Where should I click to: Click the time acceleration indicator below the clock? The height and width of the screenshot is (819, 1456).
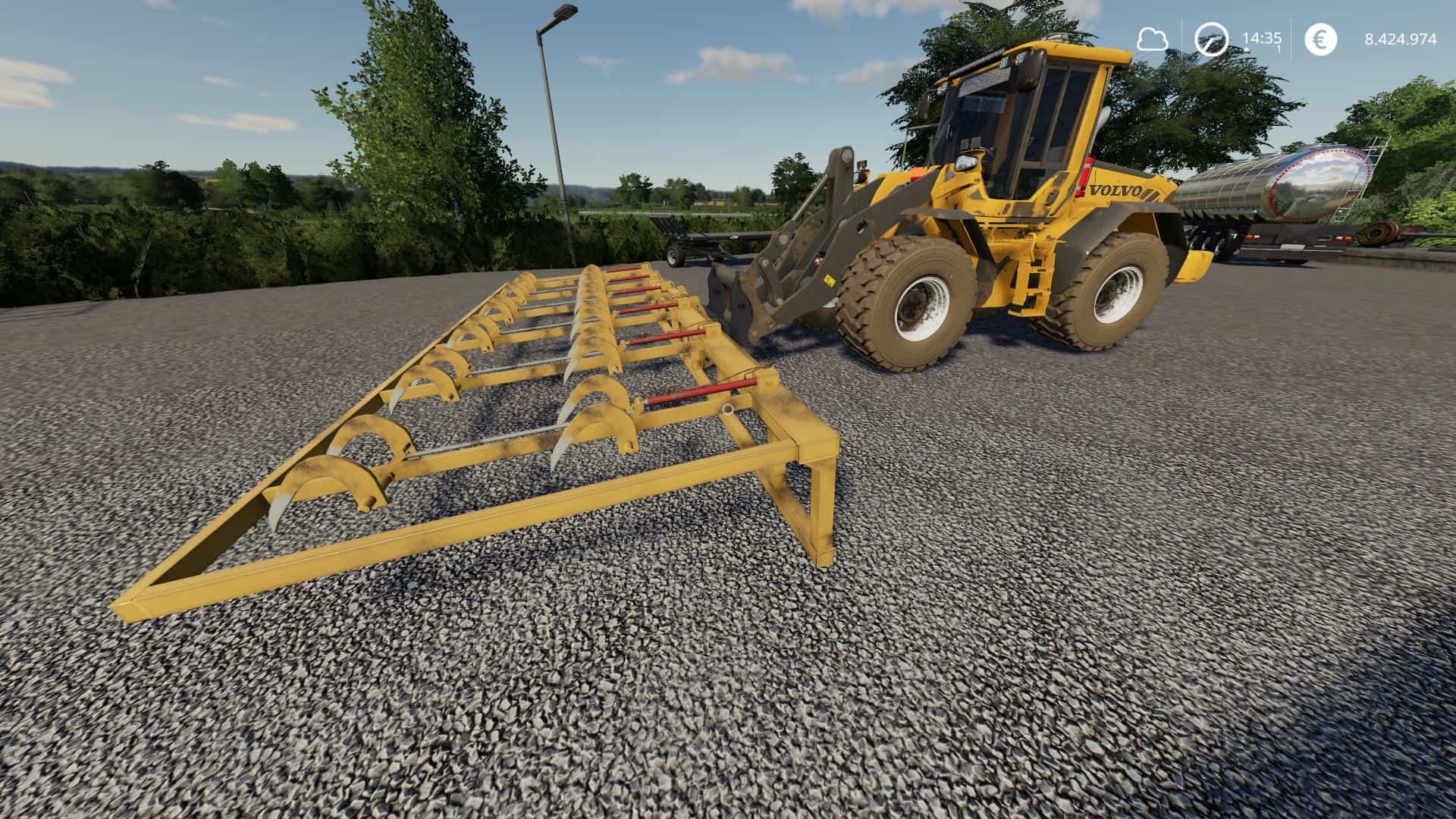(1278, 49)
